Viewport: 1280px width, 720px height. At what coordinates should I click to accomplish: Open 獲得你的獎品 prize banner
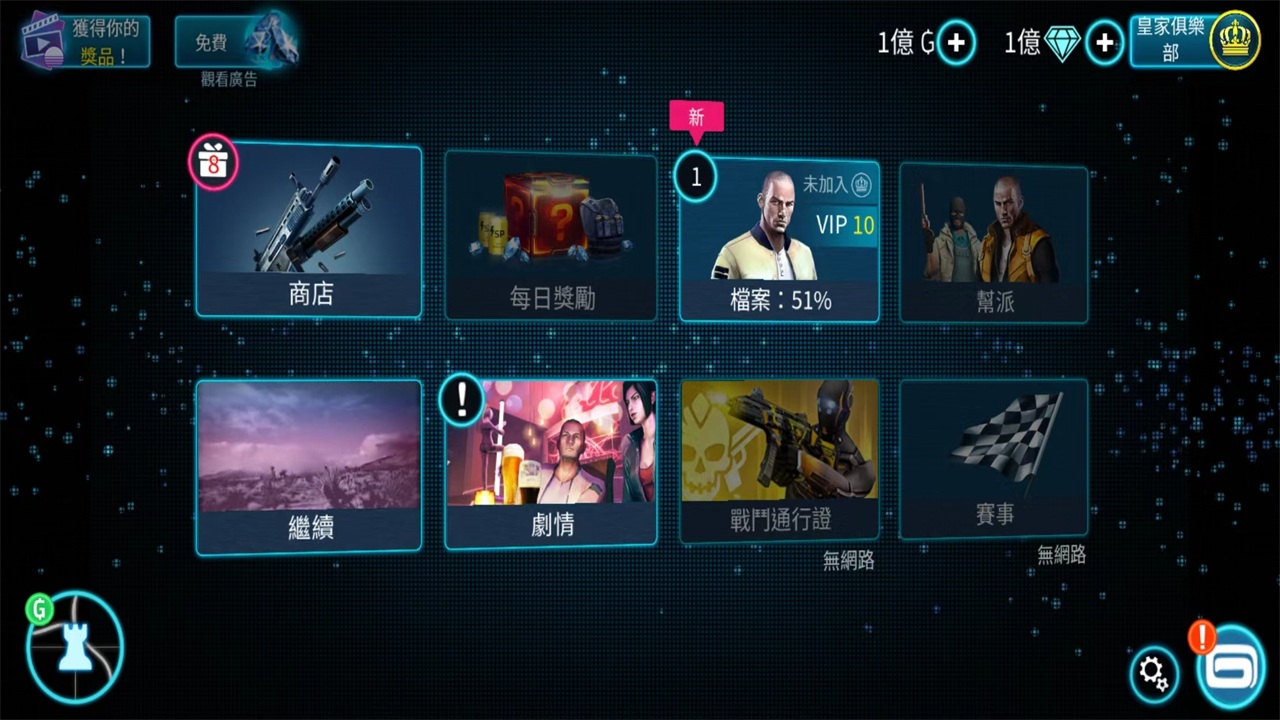coord(83,40)
